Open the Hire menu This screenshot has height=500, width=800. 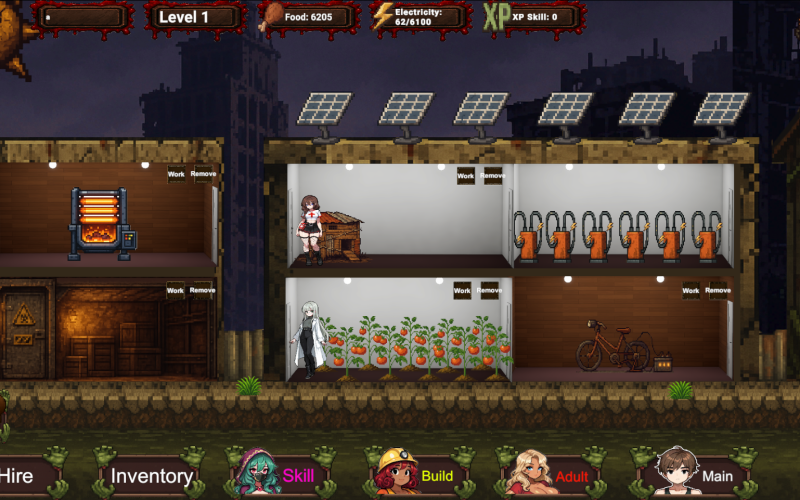click(x=22, y=476)
